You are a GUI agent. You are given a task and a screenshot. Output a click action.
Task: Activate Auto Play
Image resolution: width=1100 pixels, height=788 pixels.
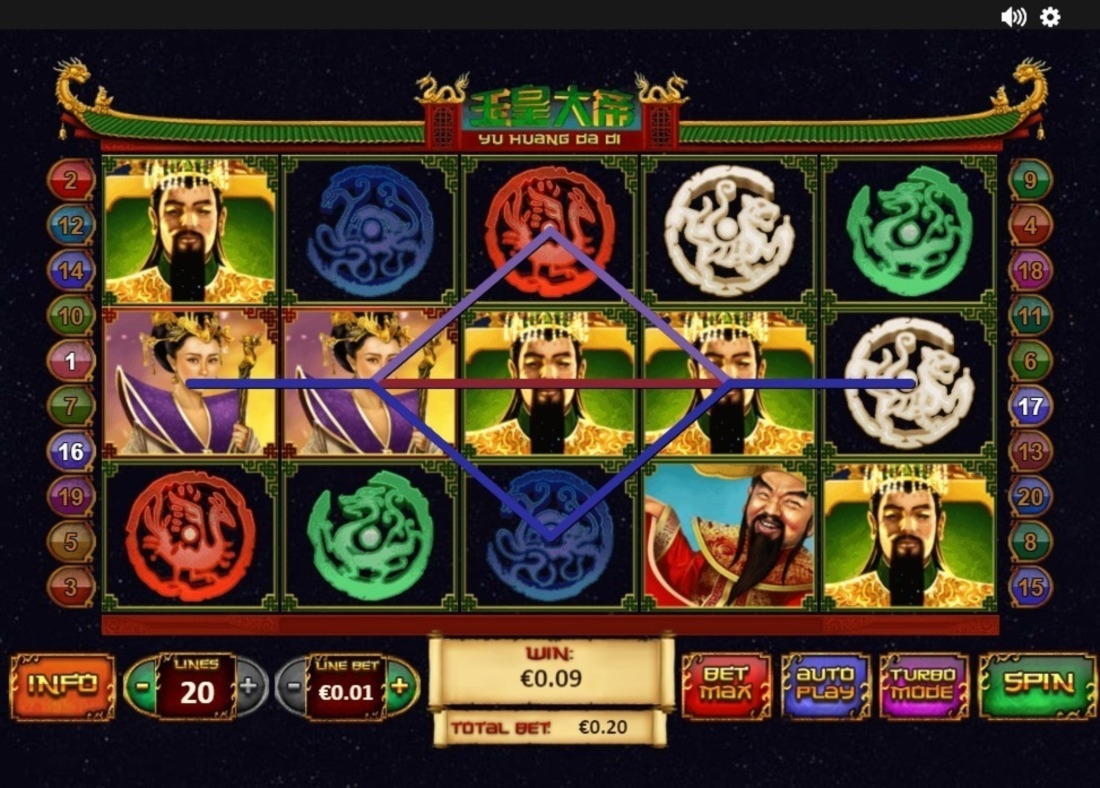[825, 686]
